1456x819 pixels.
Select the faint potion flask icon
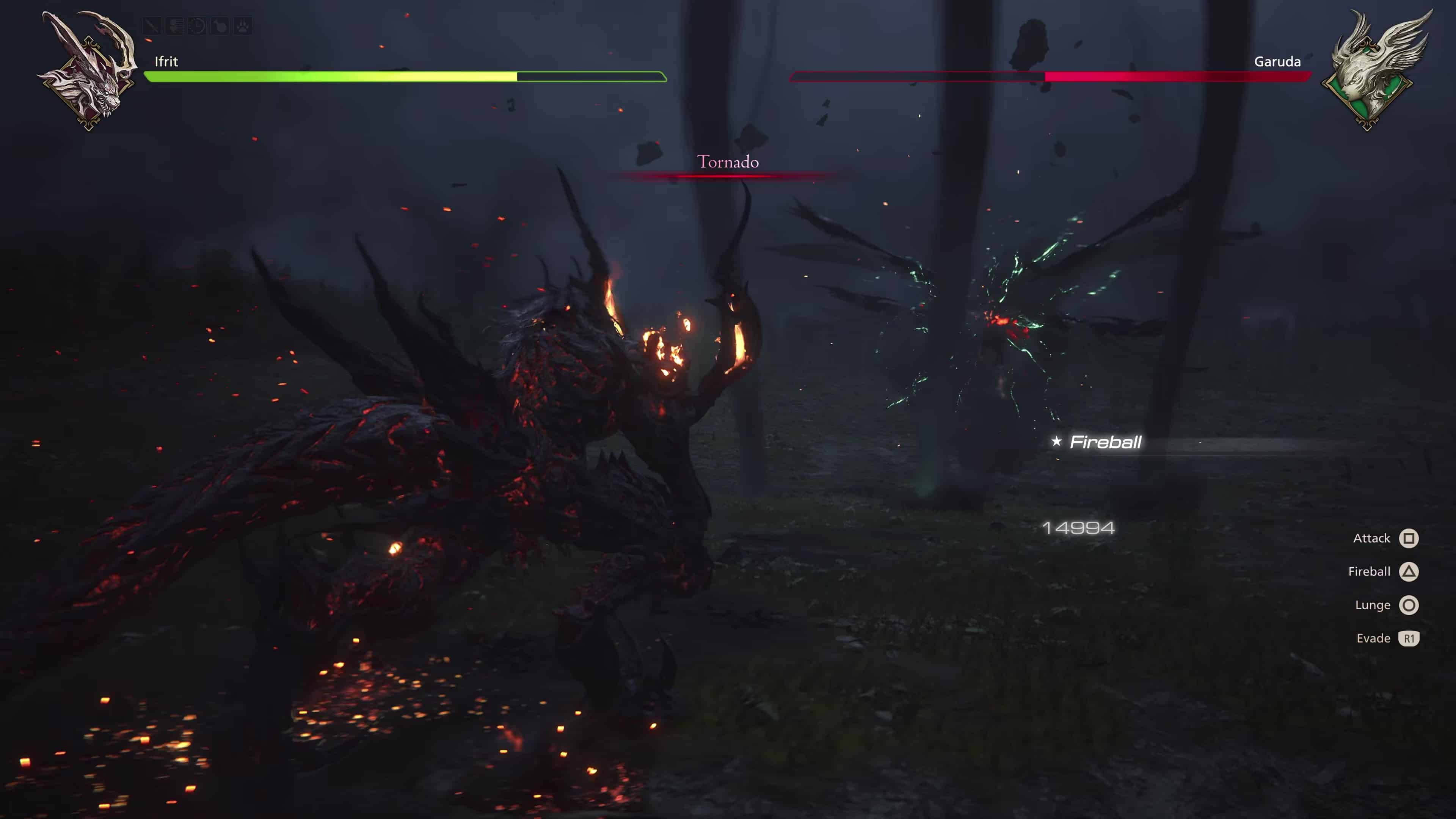(x=220, y=26)
